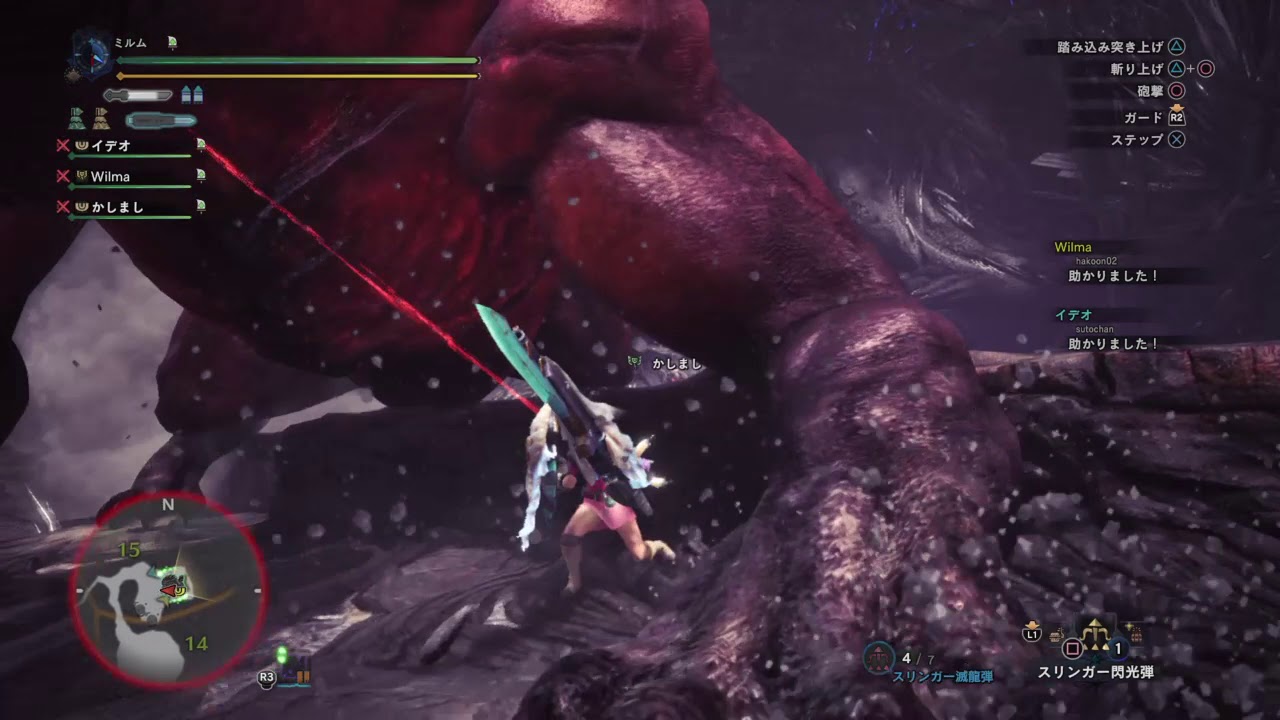This screenshot has height=720, width=1280.
Task: Click ミルム's green health bar
Action: [x=300, y=60]
